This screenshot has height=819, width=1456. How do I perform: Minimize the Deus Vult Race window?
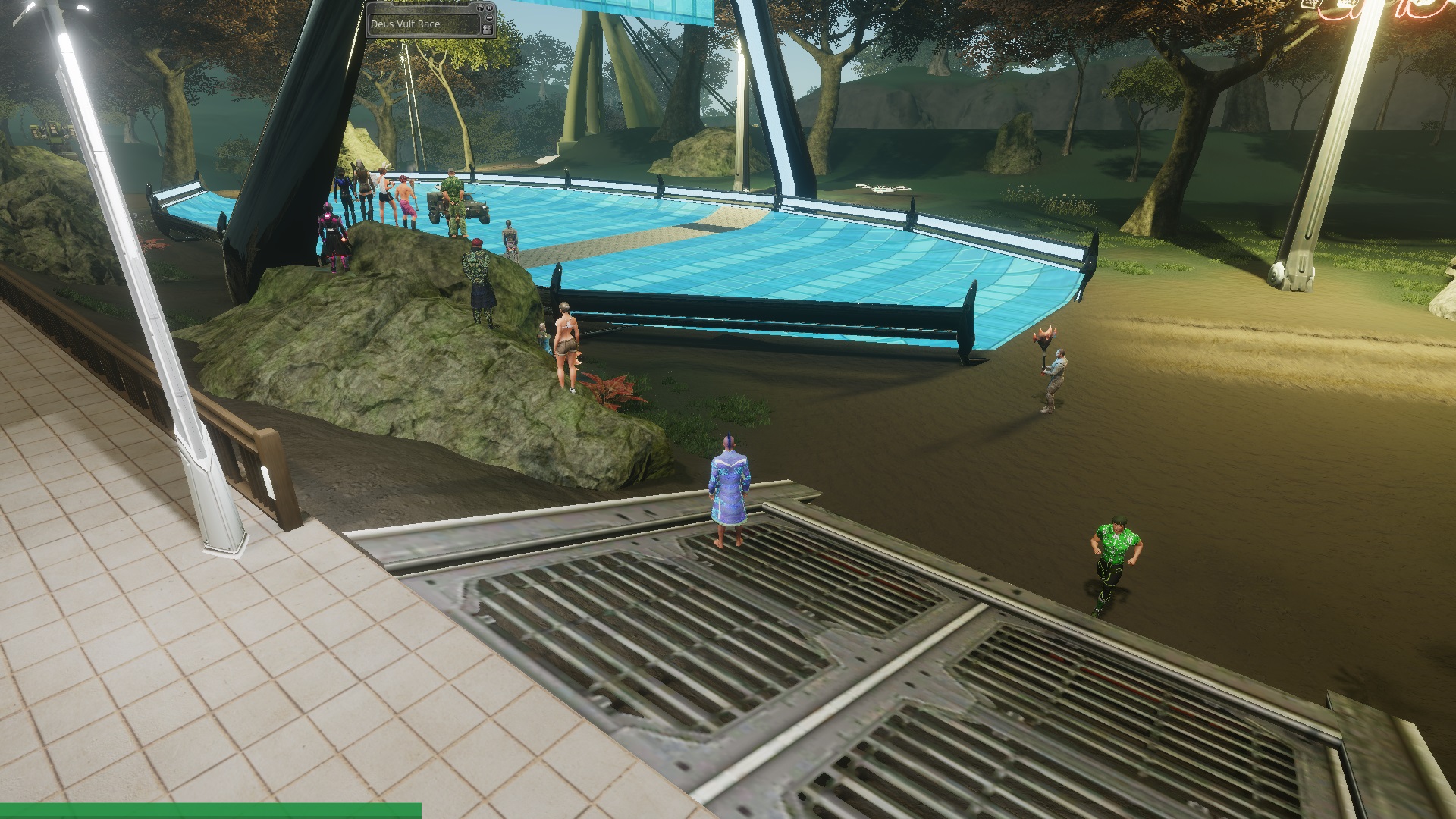[490, 17]
